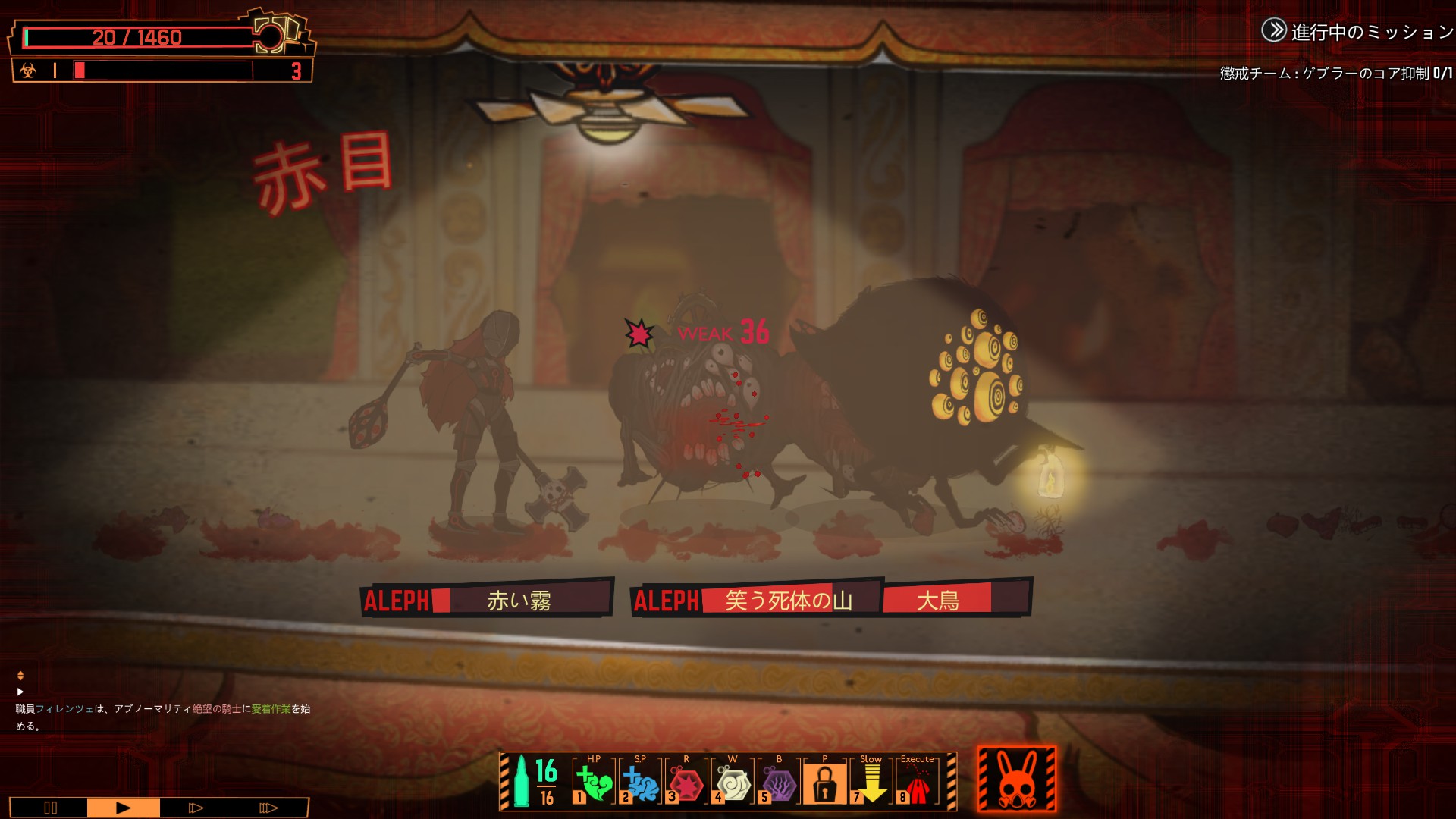This screenshot has width=1456, height=819.
Task: Activate the Rabbit Team gas-mask button
Action: pos(1017,780)
